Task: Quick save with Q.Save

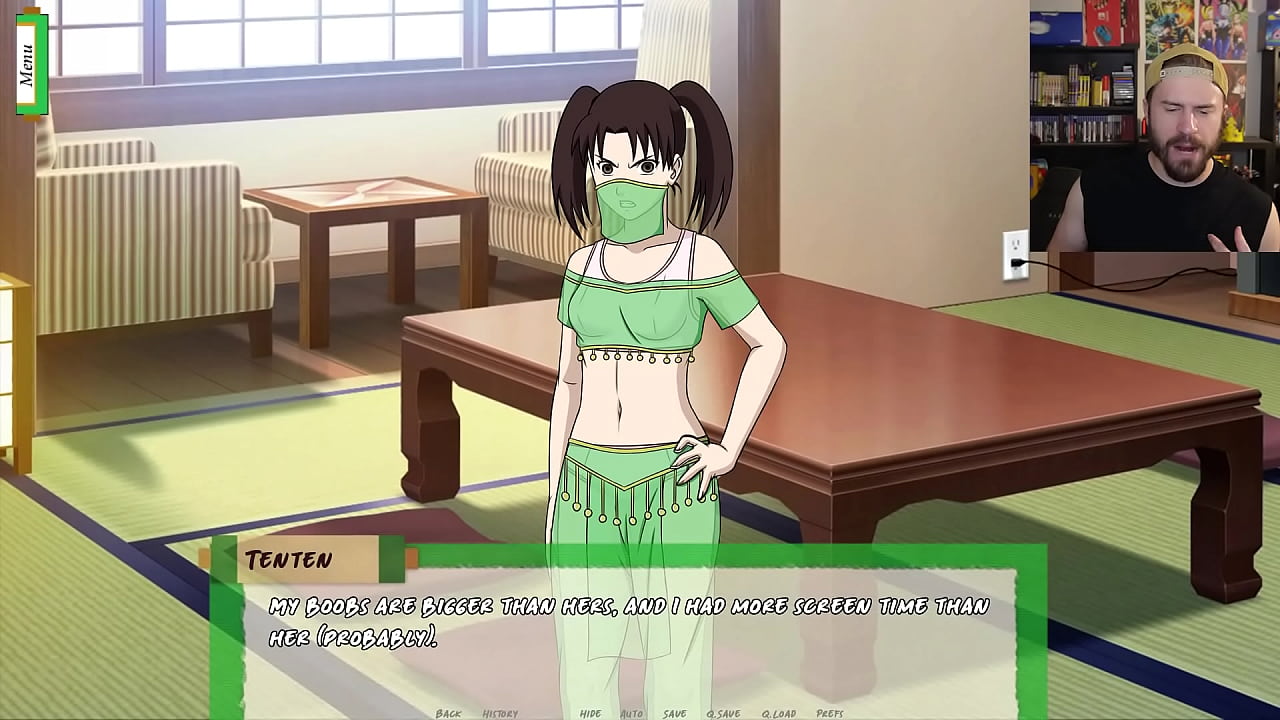Action: pos(723,713)
